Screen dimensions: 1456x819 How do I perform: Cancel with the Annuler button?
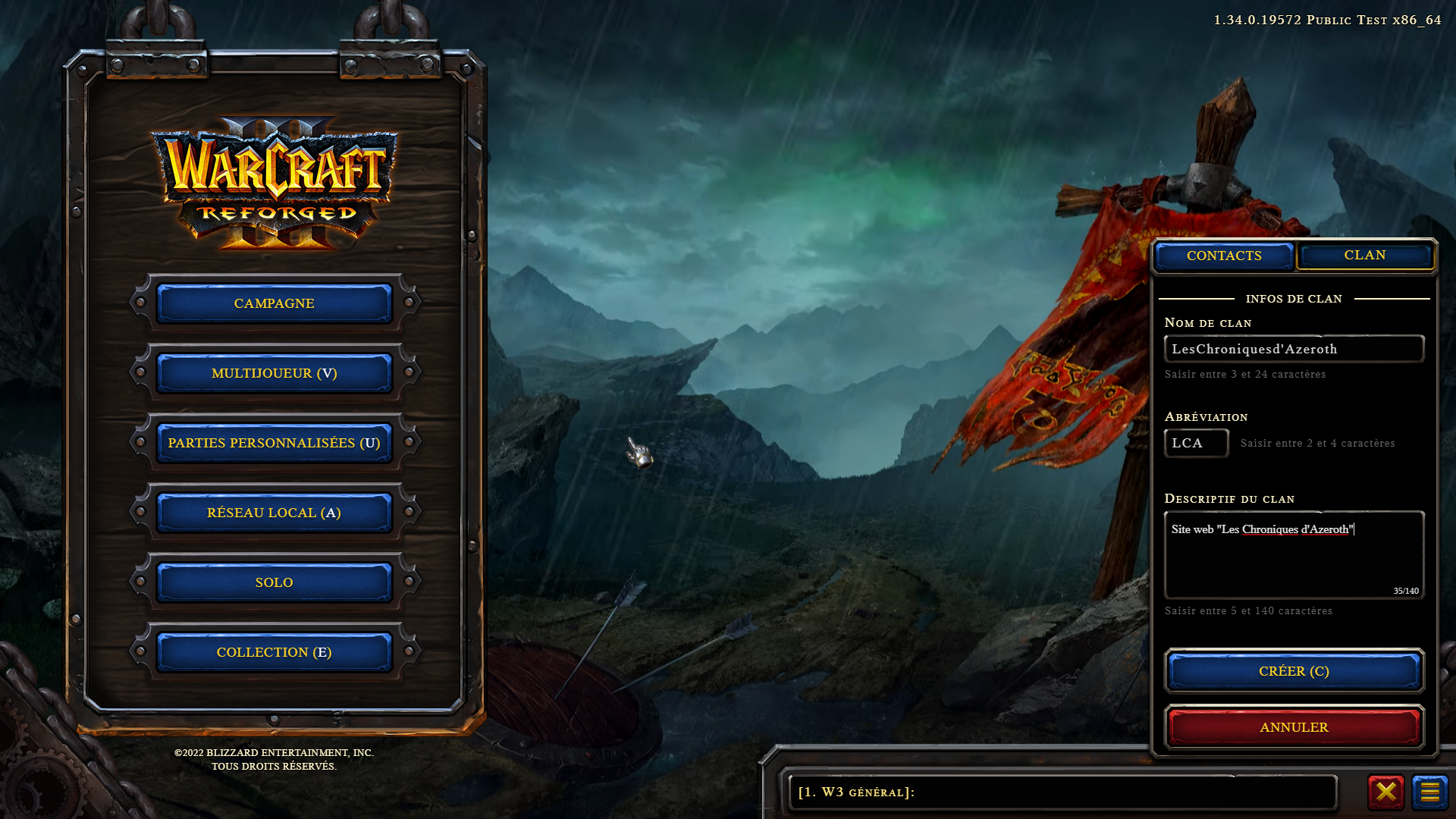point(1294,727)
